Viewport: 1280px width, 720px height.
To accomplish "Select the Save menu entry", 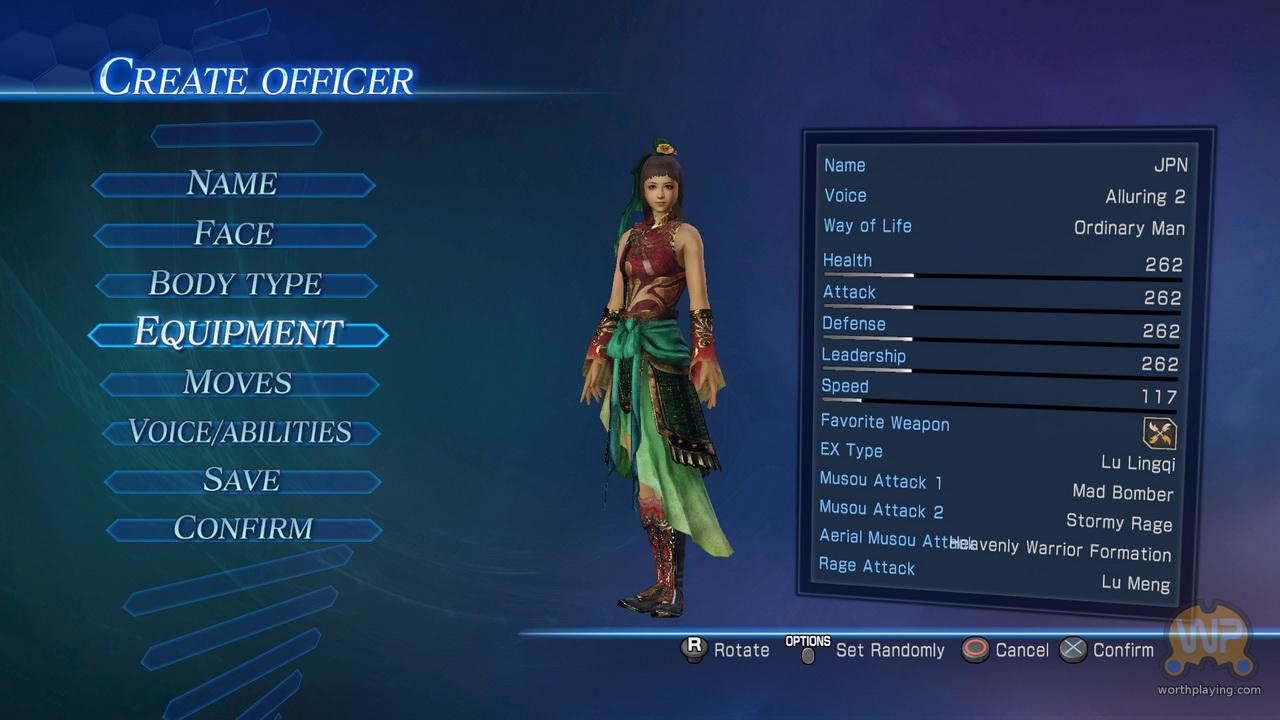I will pos(242,481).
